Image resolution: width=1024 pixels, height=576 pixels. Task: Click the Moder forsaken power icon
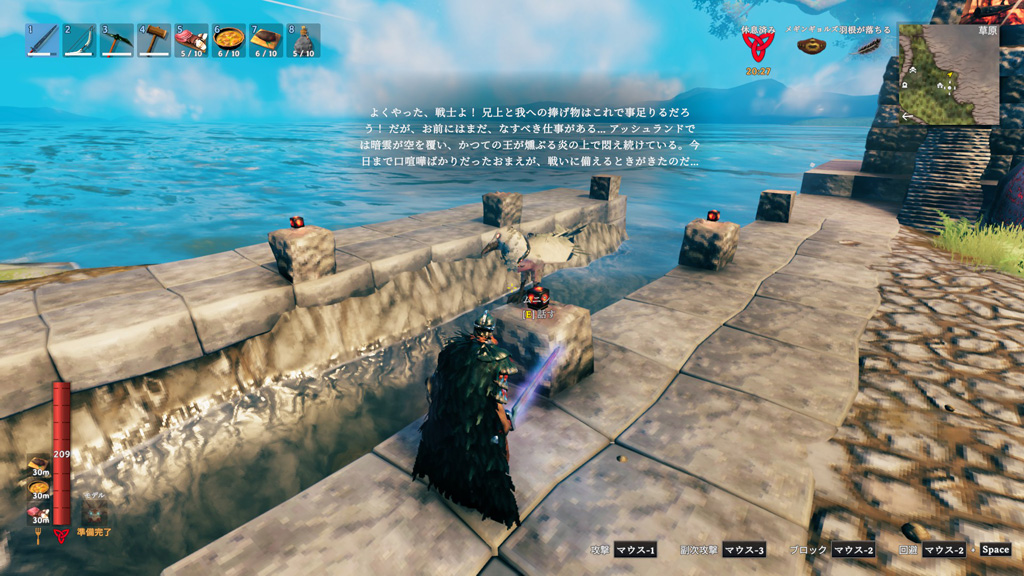click(x=95, y=513)
